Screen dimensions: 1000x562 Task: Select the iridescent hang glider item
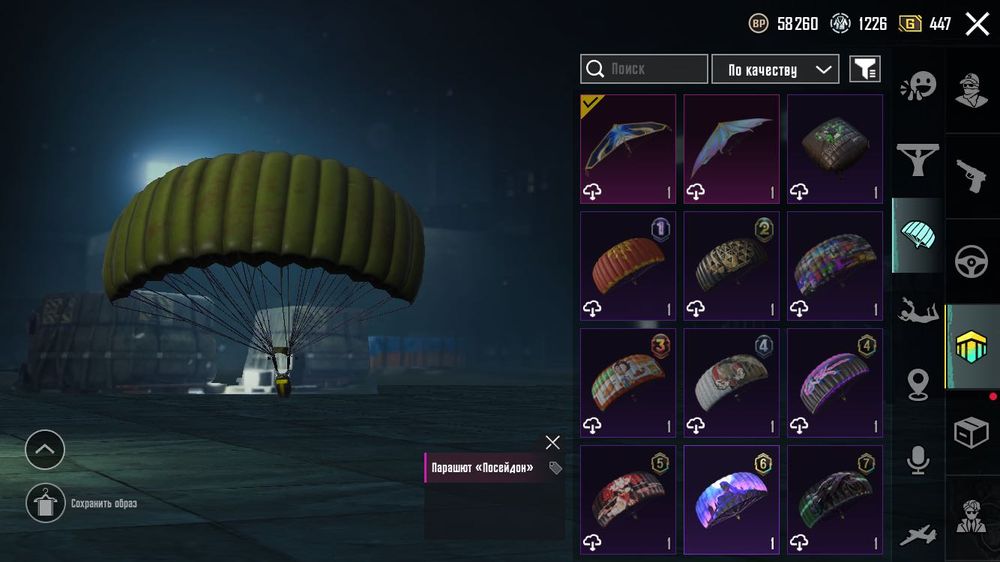pyautogui.click(x=731, y=148)
